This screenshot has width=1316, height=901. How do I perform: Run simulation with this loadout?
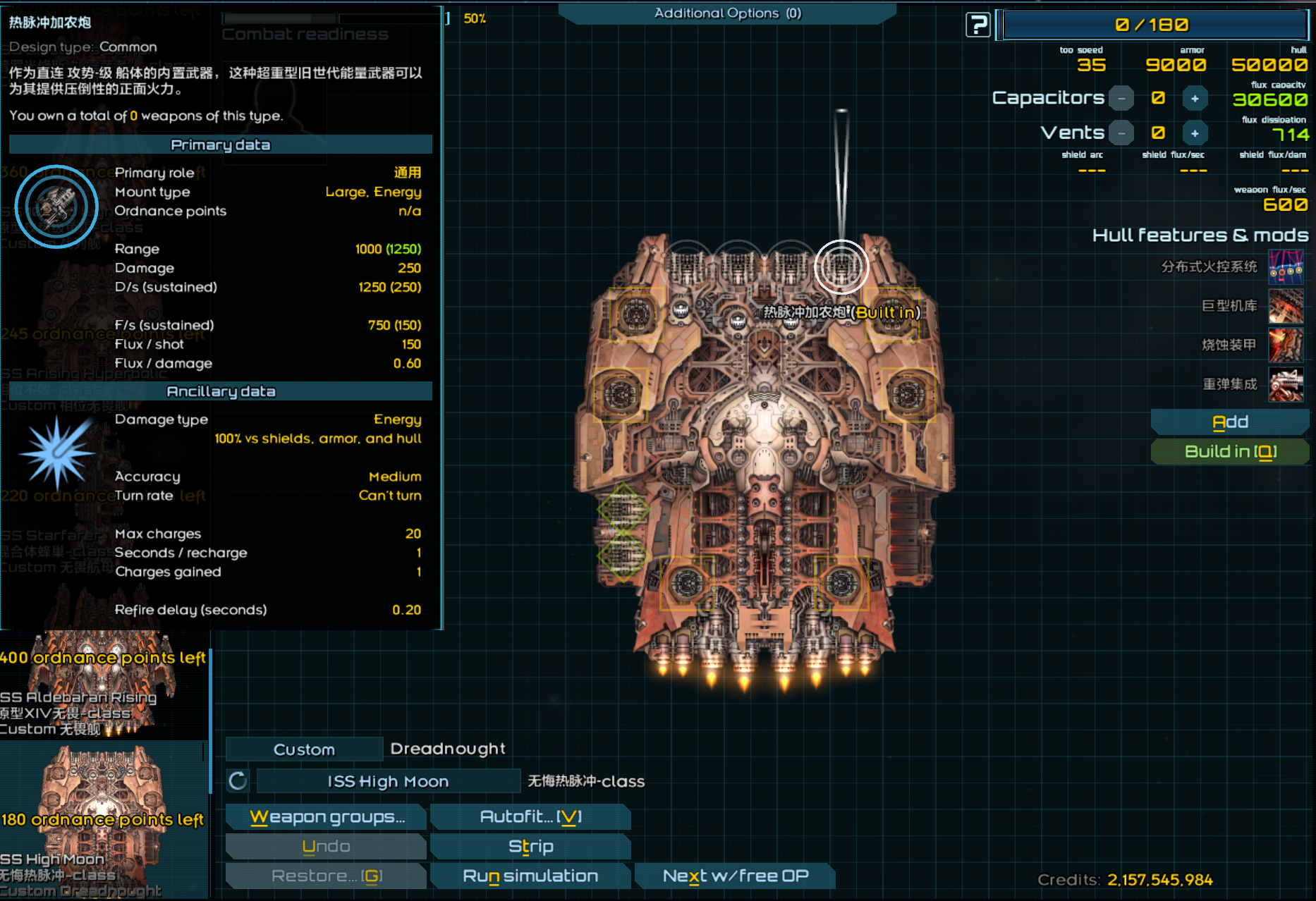coord(530,876)
